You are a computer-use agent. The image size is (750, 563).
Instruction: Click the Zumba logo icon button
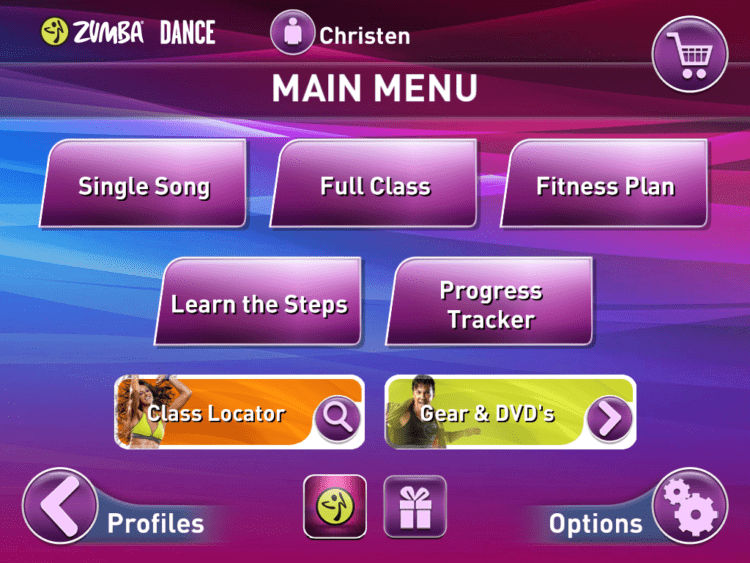(334, 507)
